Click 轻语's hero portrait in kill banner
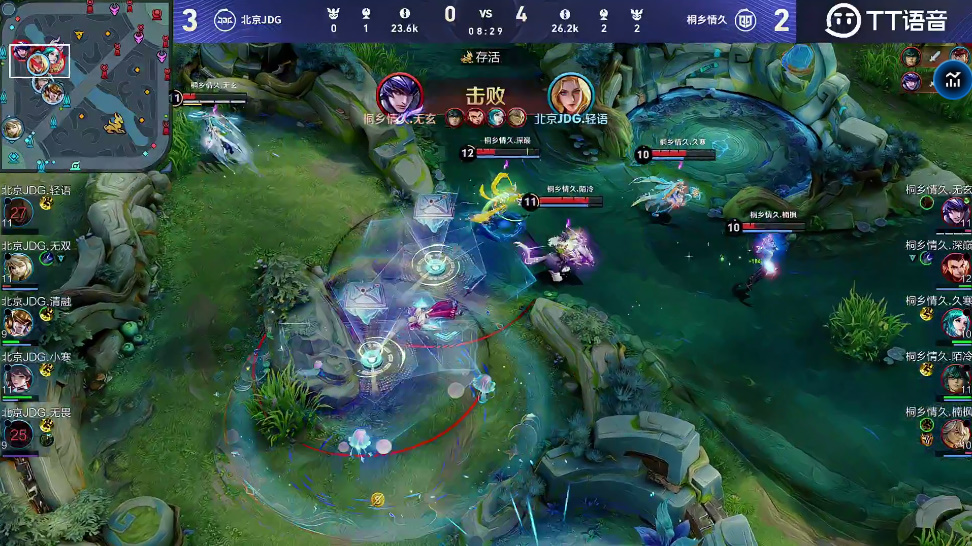 tap(570, 93)
